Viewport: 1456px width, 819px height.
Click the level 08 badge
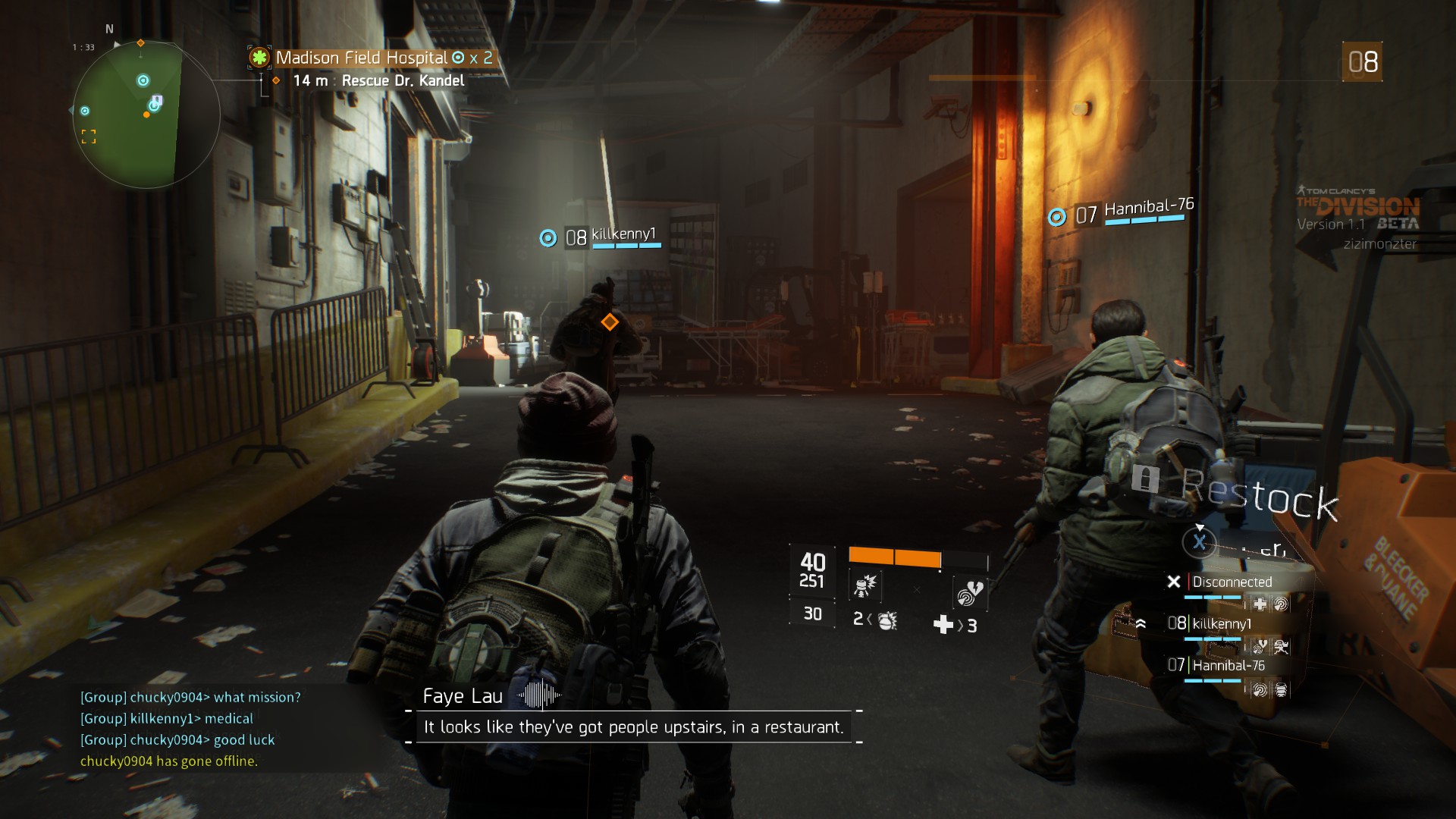tap(1362, 62)
